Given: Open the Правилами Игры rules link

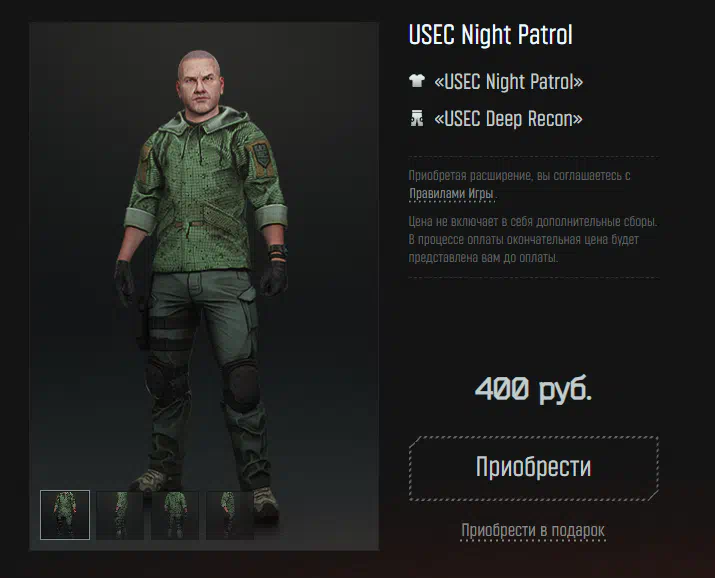Looking at the screenshot, I should 451,194.
